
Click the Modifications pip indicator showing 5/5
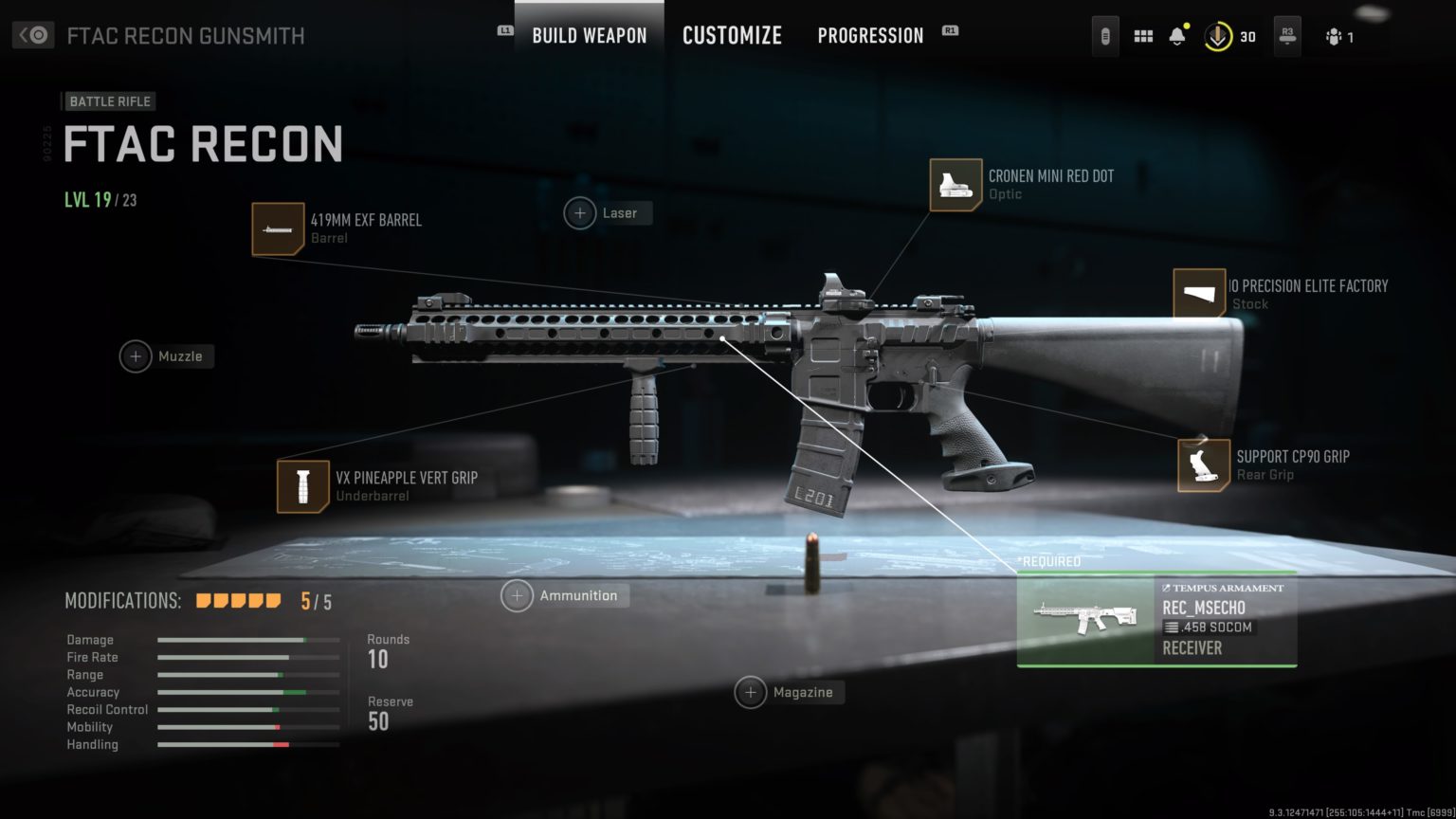coord(238,600)
